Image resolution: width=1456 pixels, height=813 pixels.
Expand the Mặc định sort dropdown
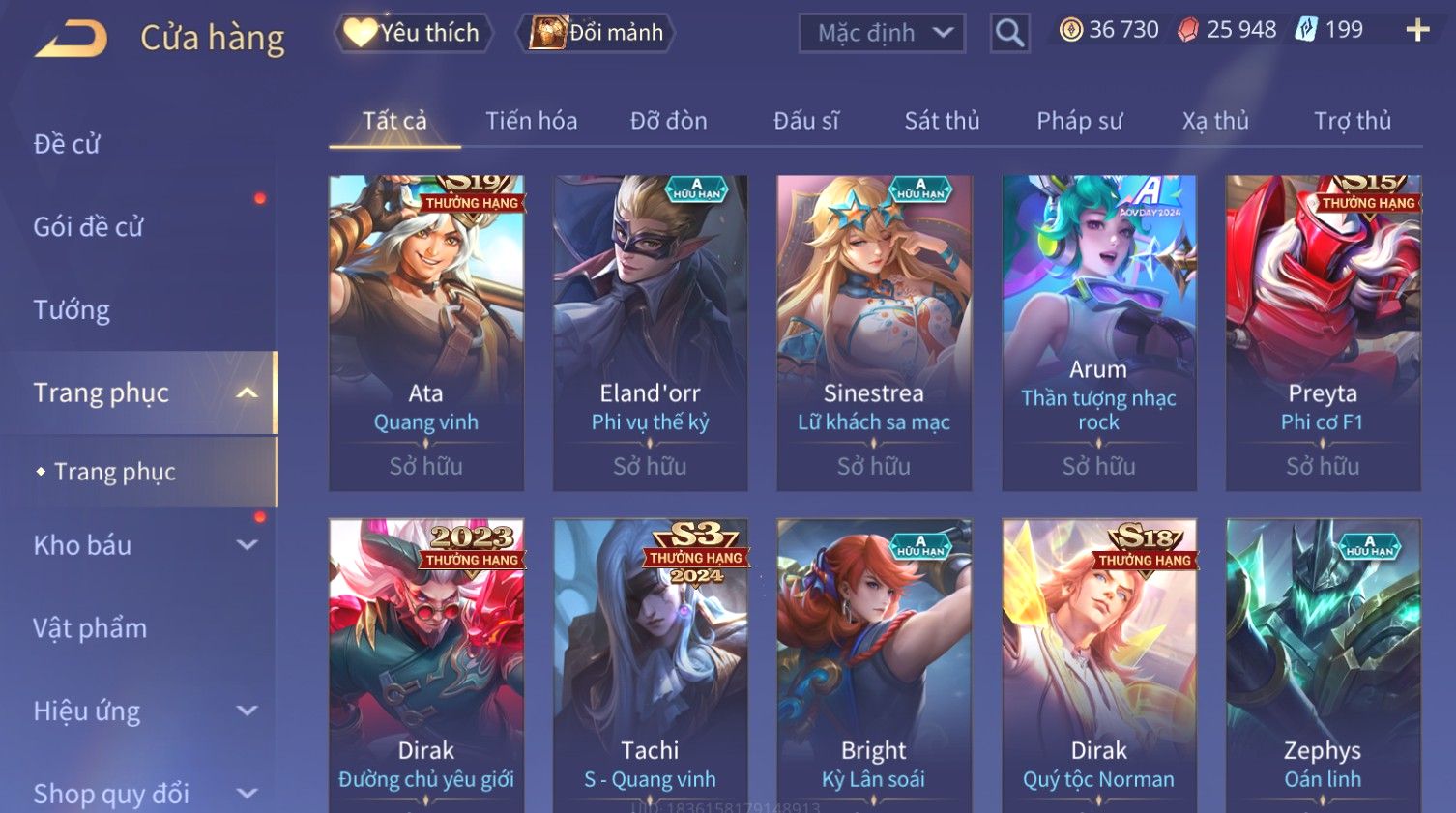[x=882, y=34]
